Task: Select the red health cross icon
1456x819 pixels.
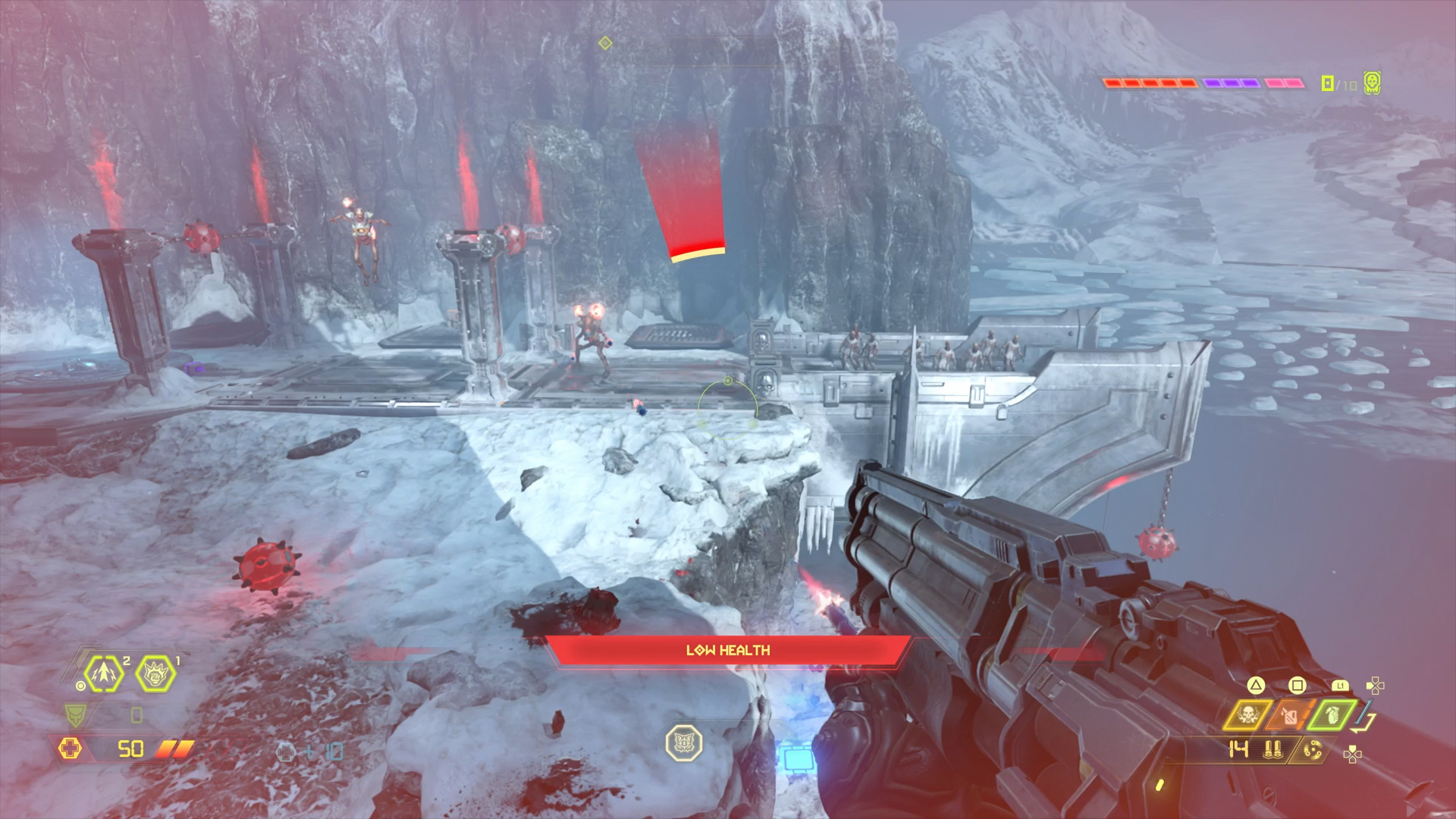Action: click(x=70, y=749)
